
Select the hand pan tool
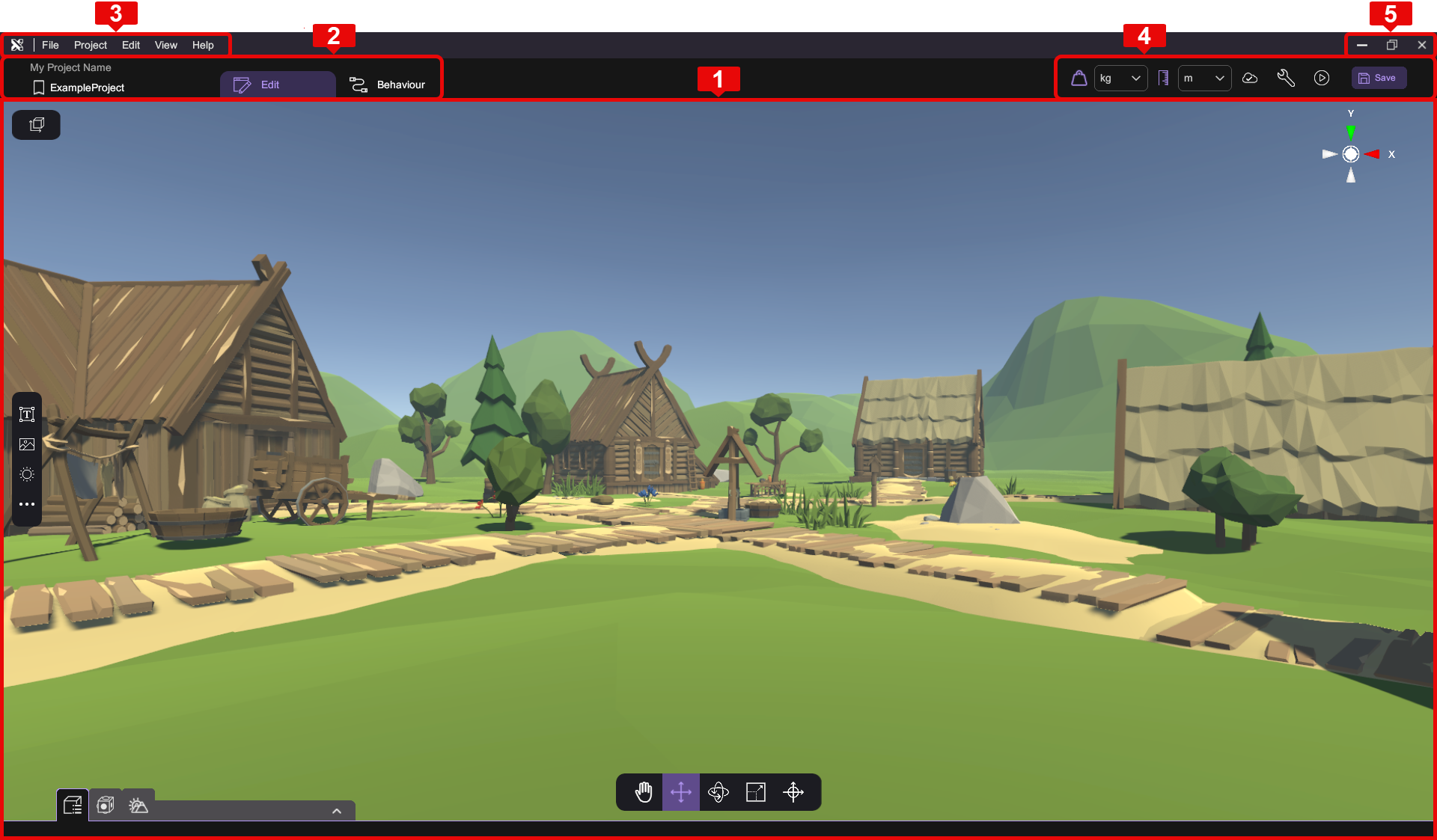pos(644,792)
